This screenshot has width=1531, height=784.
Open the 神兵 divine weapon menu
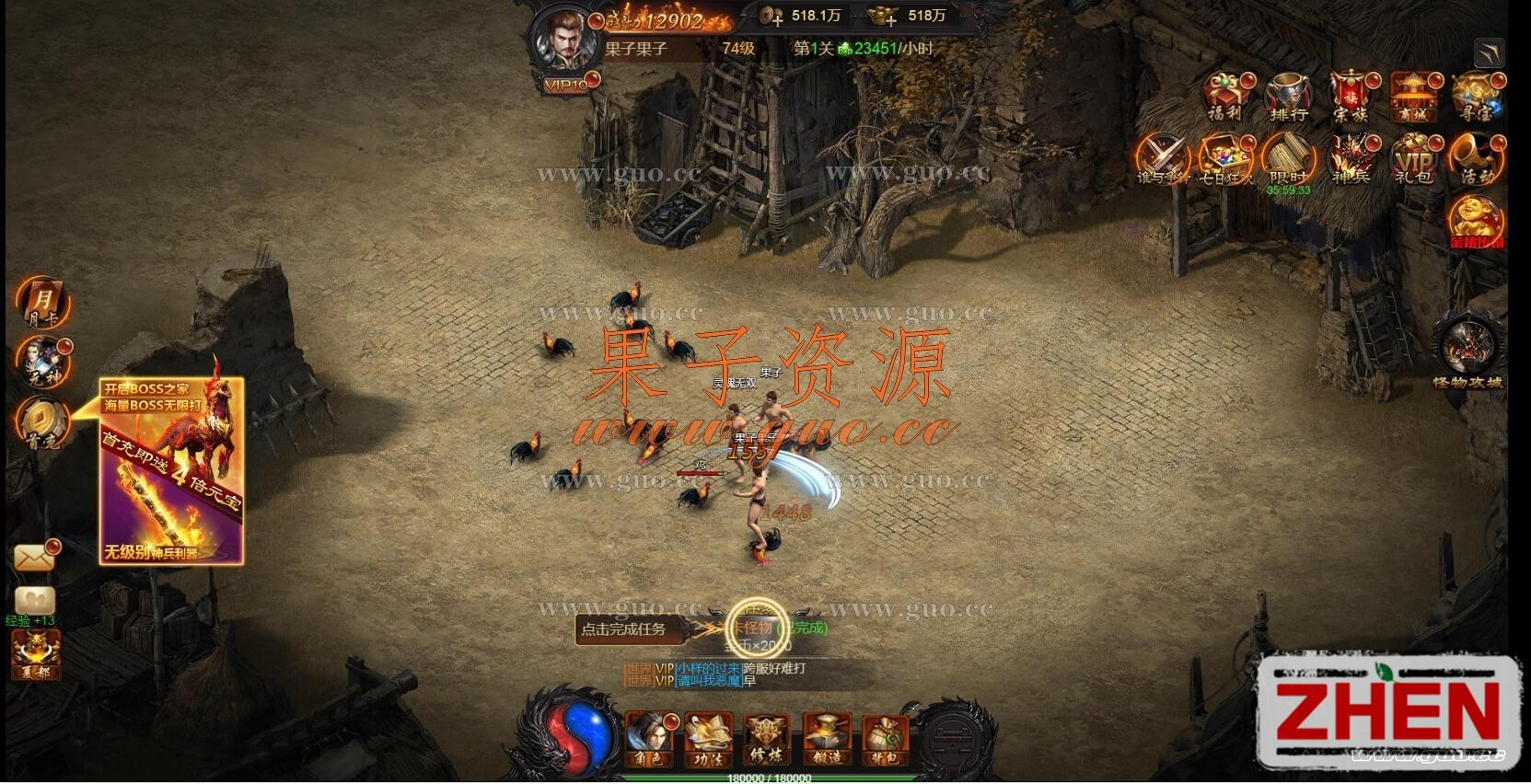click(x=1350, y=158)
